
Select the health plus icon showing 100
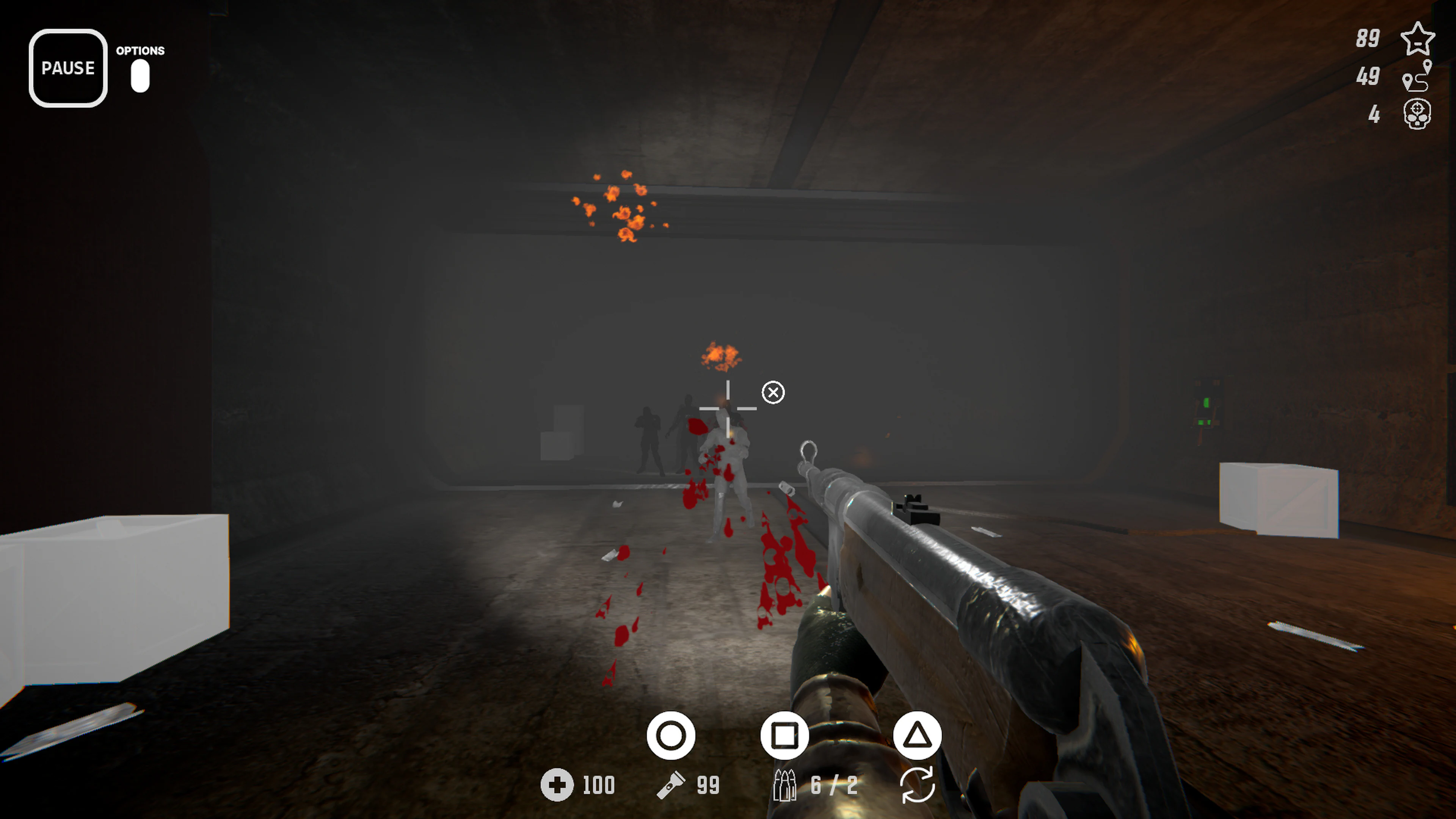pos(559,785)
